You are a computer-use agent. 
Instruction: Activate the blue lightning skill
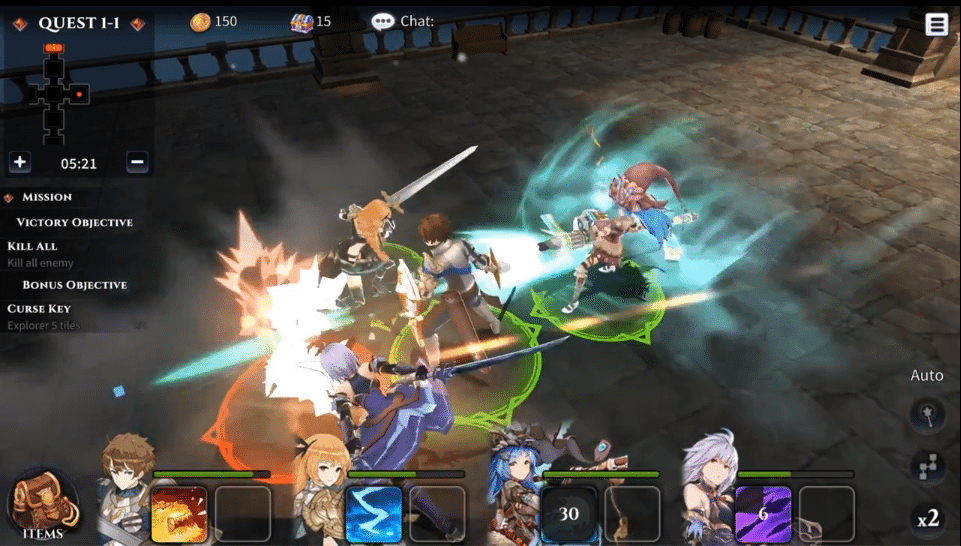[374, 514]
